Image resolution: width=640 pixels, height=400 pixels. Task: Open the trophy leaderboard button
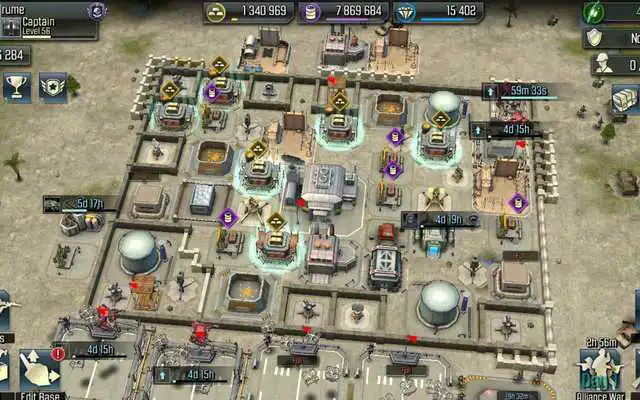(x=15, y=87)
